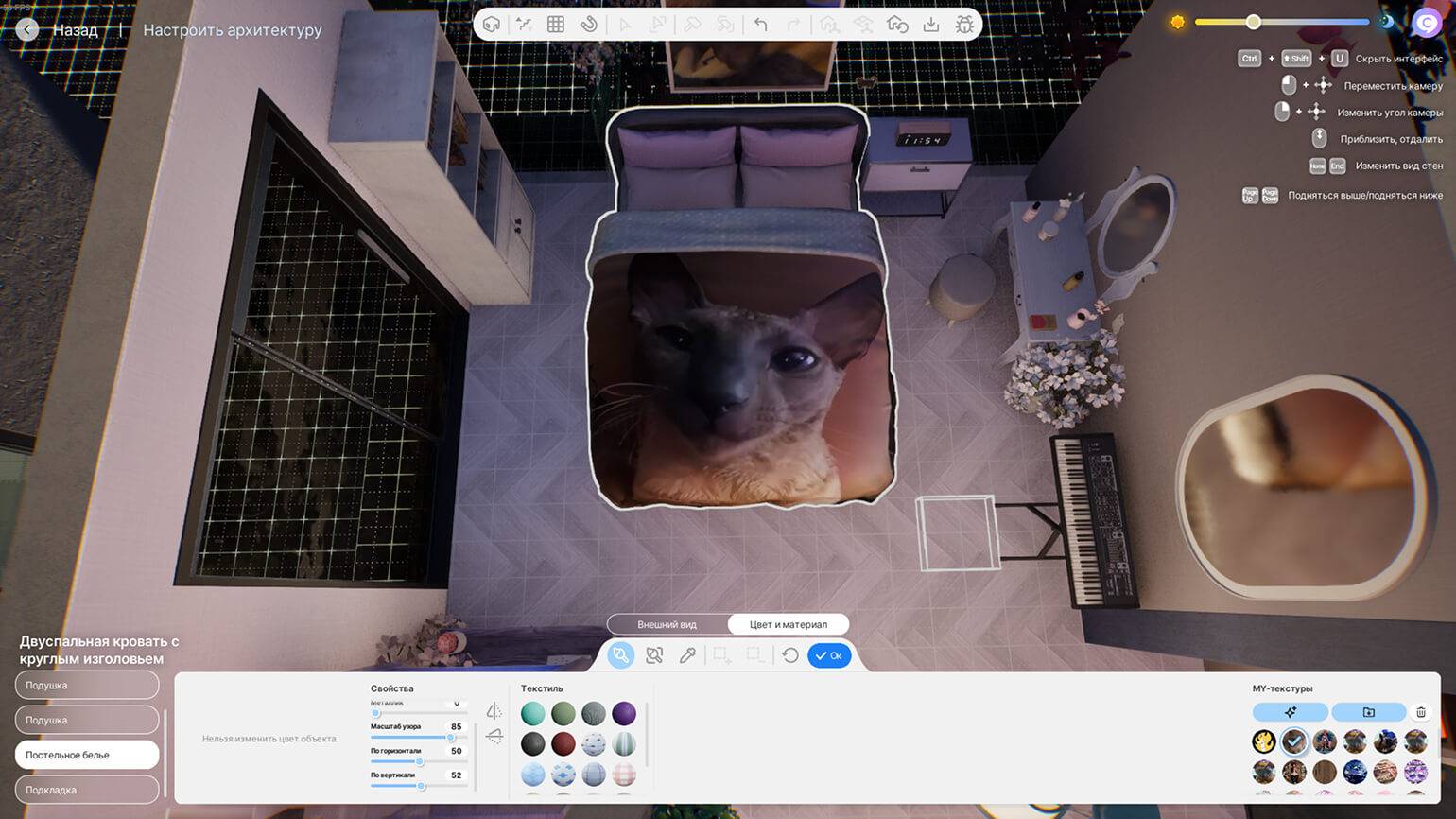Confirm changes with the blue Ok button
The width and height of the screenshot is (1456, 819).
point(829,655)
